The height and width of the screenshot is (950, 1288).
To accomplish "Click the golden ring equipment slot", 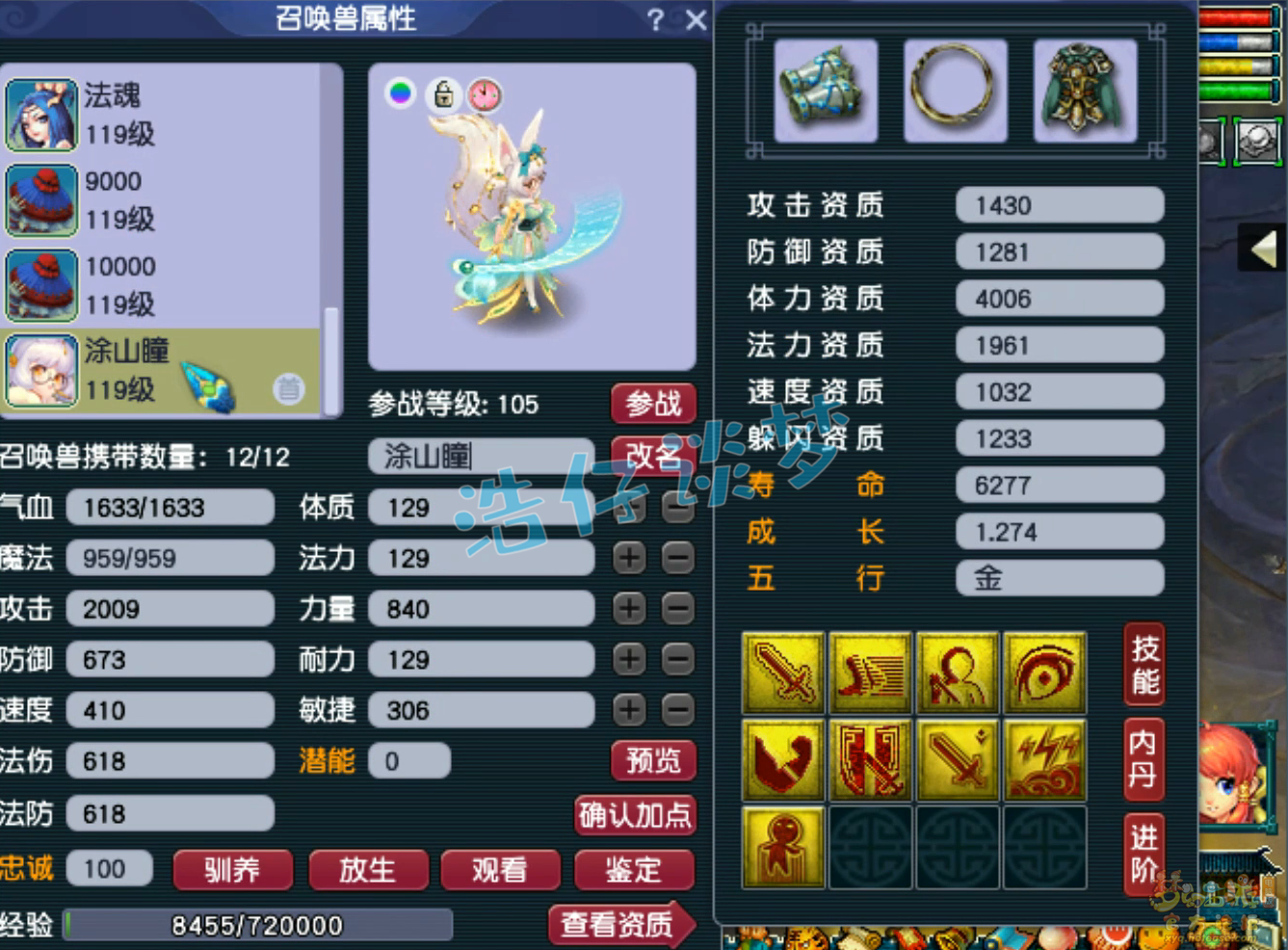I will [955, 90].
